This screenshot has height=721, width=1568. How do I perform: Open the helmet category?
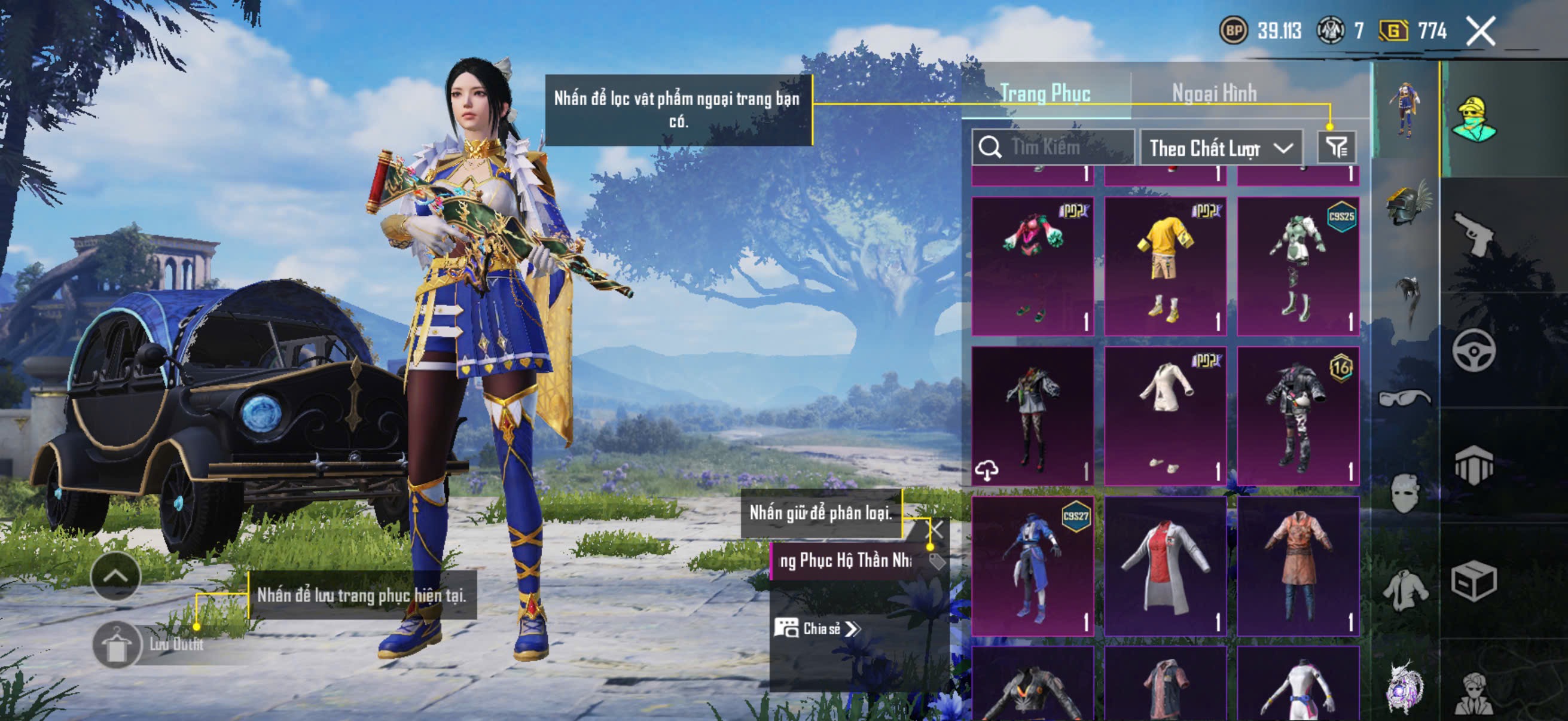click(x=1406, y=204)
